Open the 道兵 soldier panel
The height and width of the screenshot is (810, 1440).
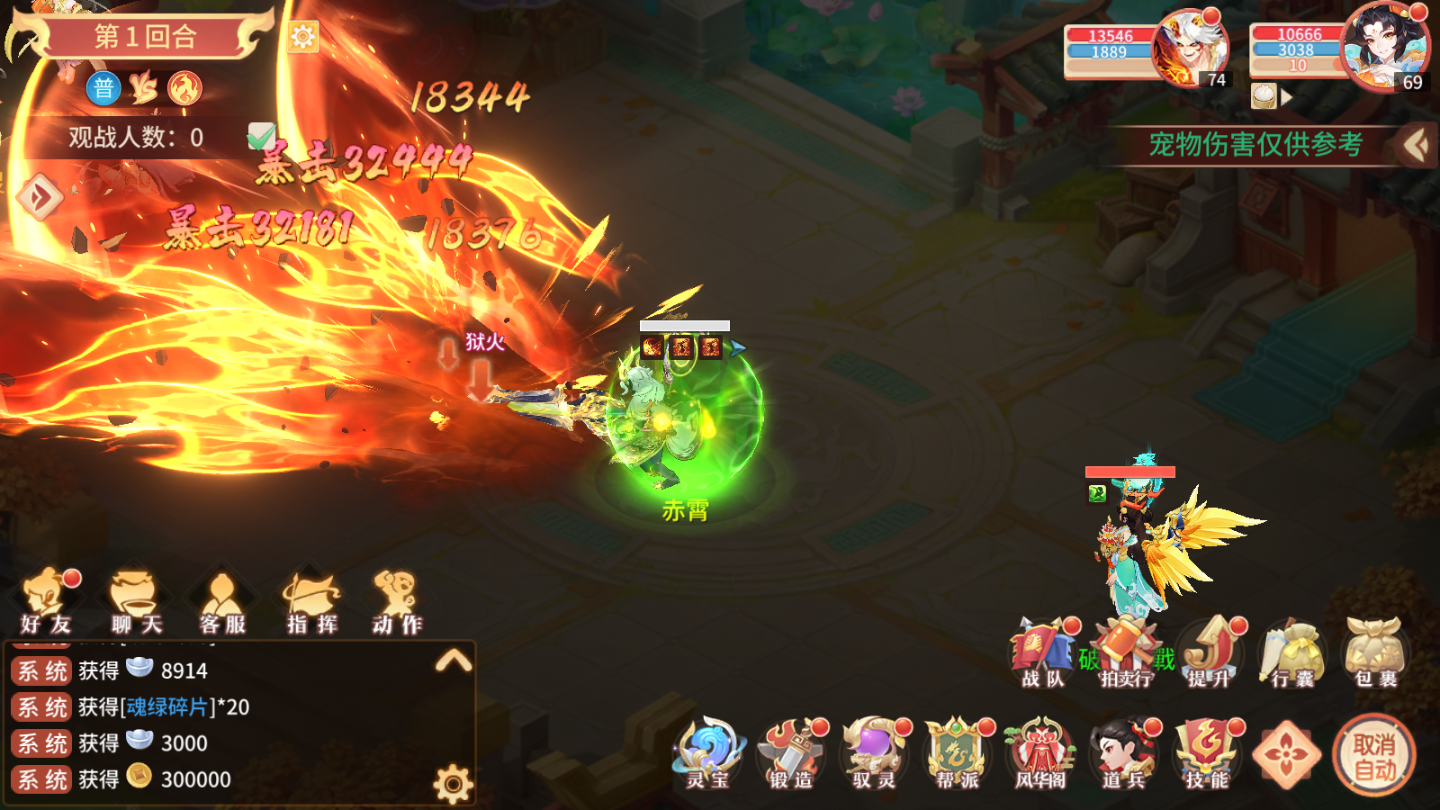(x=1120, y=748)
